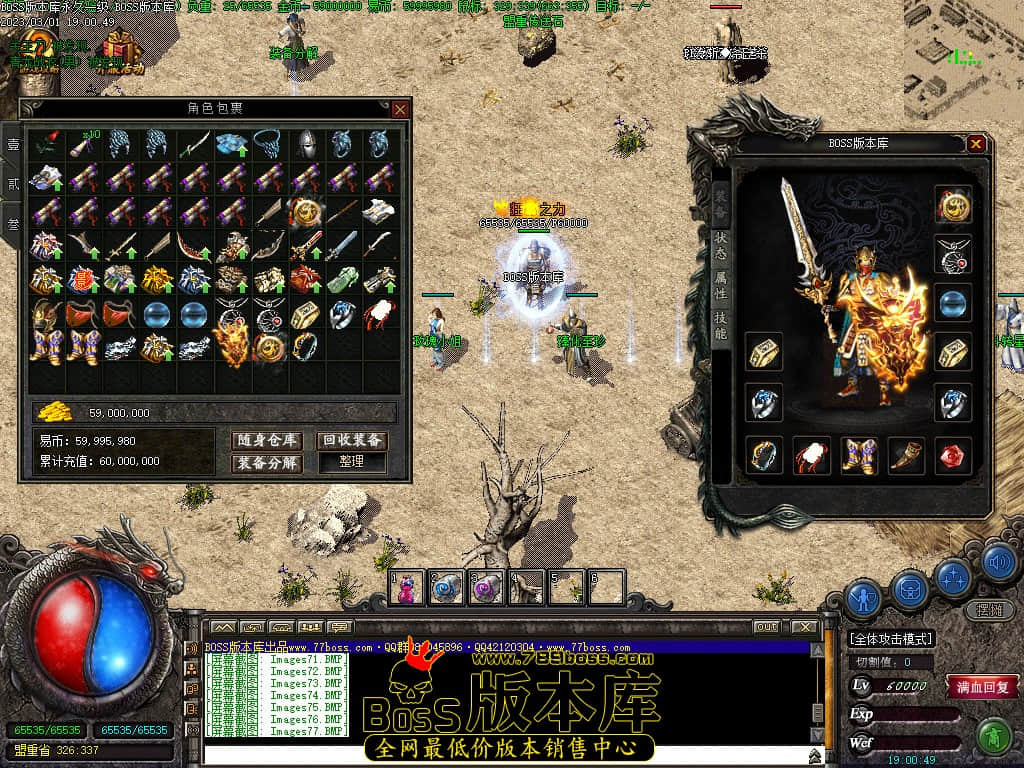
Task: Select the equipped boots slot
Action: 859,455
